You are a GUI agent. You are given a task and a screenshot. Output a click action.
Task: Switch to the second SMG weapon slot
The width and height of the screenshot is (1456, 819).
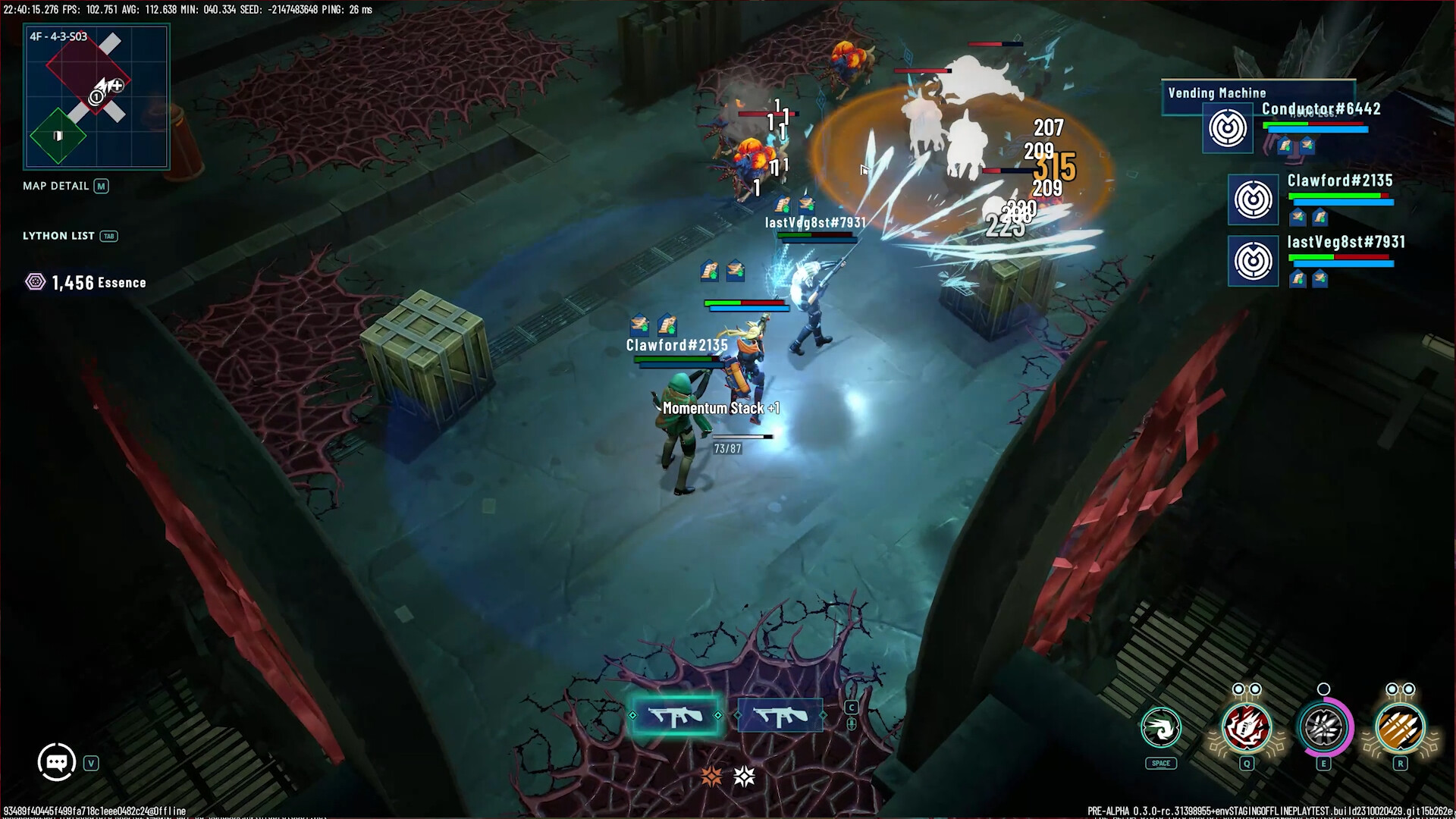pyautogui.click(x=780, y=714)
